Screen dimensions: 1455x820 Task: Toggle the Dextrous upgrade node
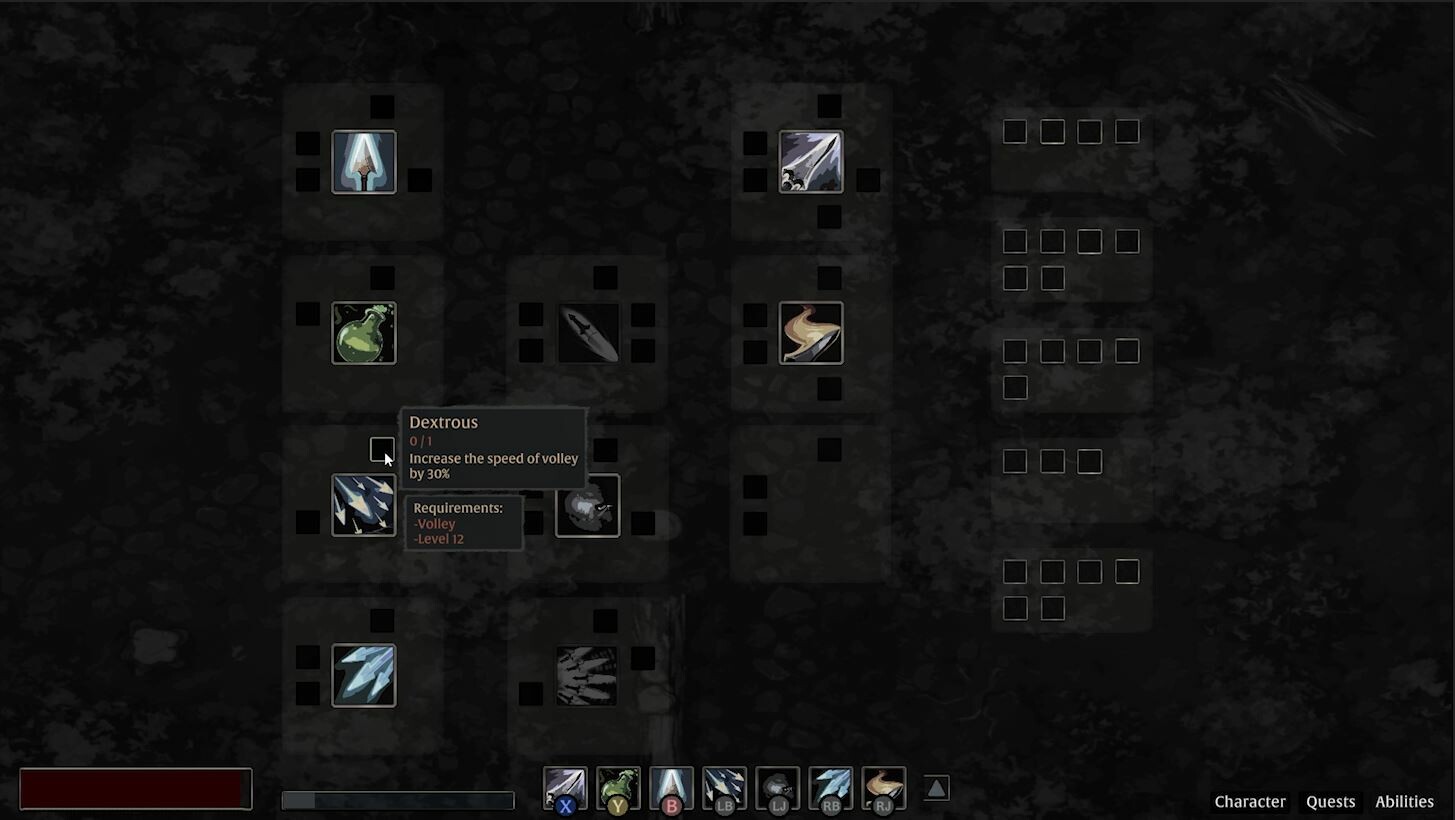click(382, 449)
